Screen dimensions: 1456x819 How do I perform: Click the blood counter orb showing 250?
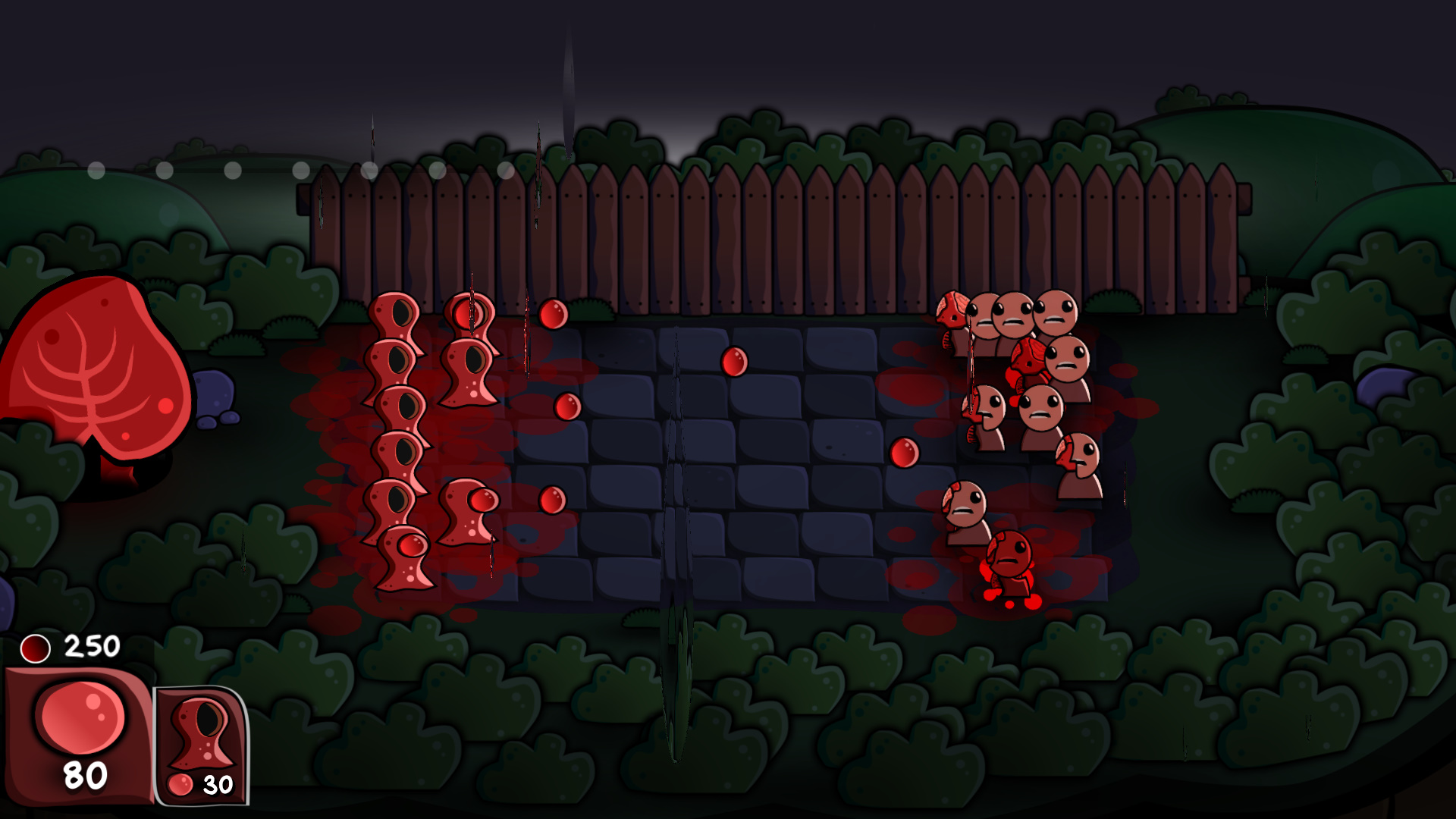tap(36, 648)
